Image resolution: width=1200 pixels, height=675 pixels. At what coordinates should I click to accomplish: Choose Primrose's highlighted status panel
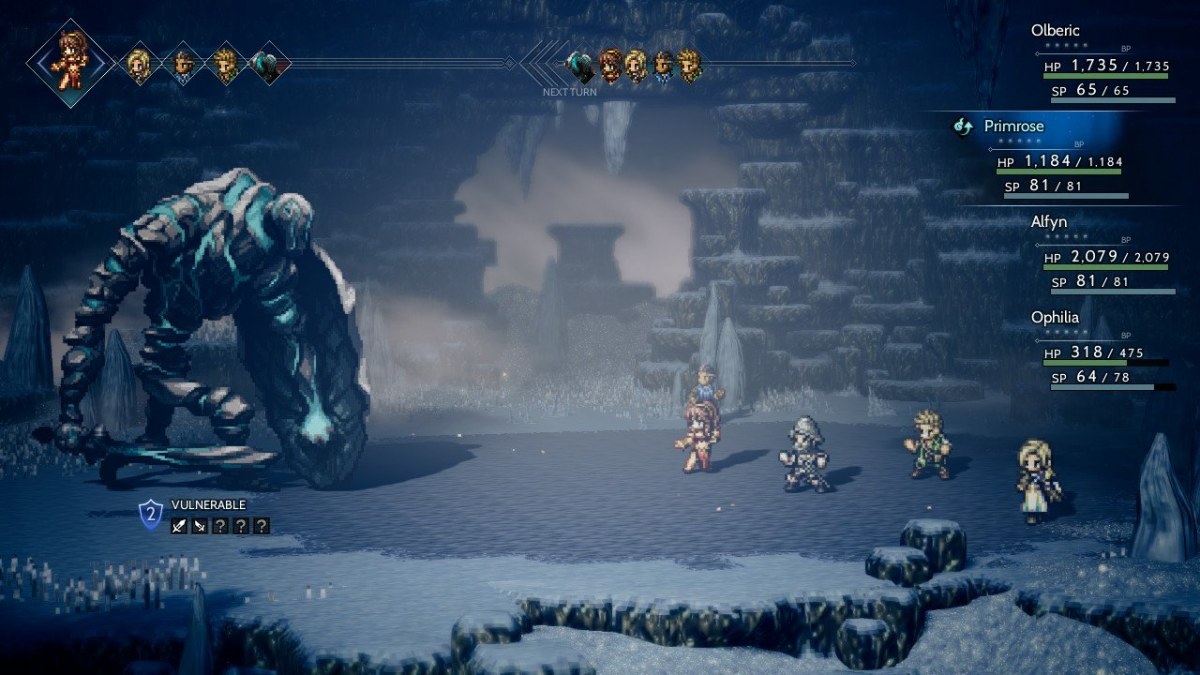coord(1060,158)
